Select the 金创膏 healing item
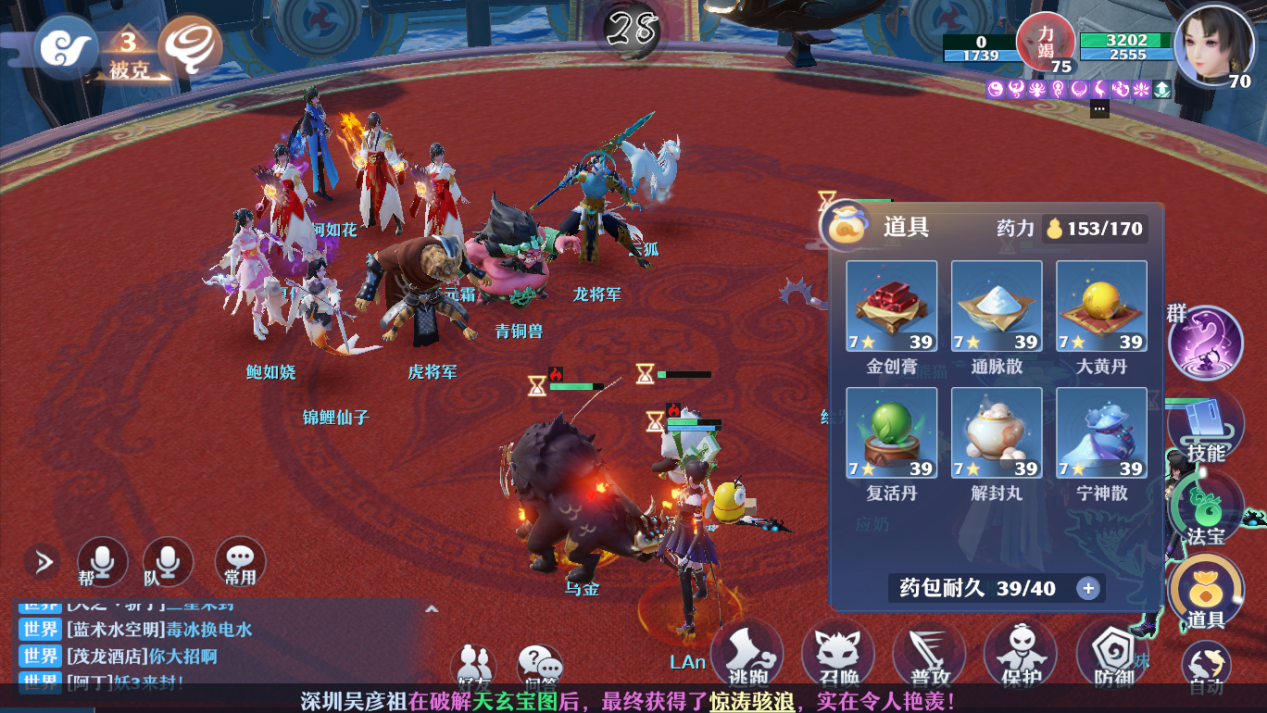 (891, 307)
